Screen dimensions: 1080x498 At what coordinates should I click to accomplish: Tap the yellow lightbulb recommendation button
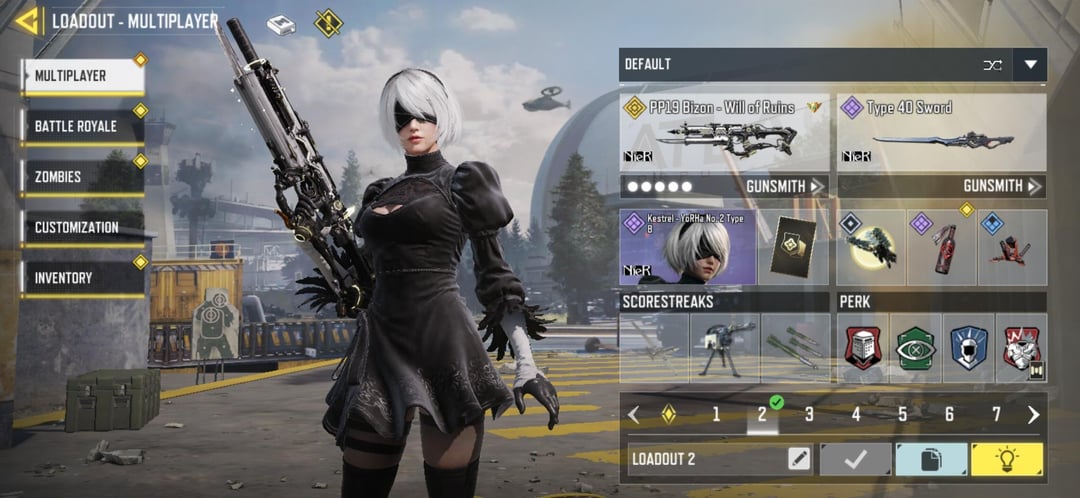point(1006,459)
